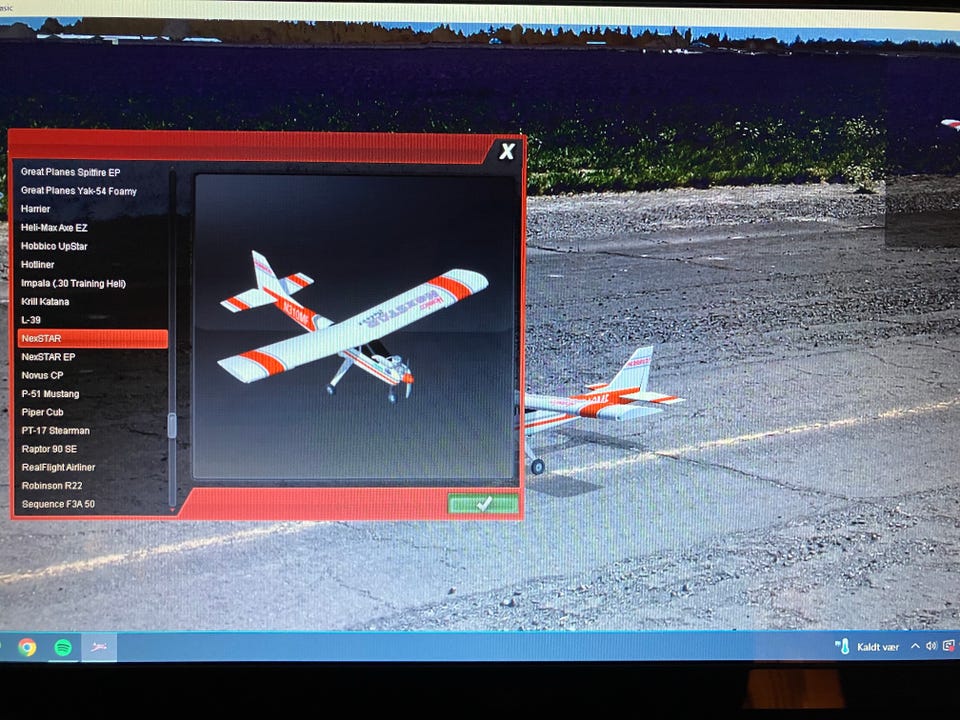This screenshot has height=720, width=960.
Task: Pick the P-51 Mustang
Action: pos(50,394)
